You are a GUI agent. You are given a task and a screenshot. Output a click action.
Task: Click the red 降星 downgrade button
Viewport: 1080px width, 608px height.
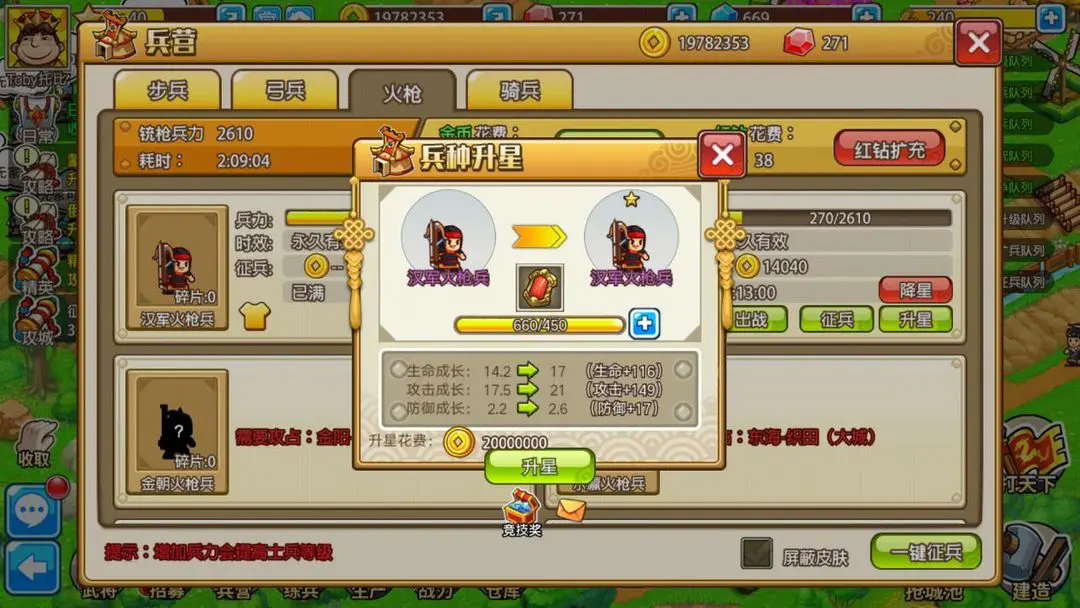coord(915,290)
